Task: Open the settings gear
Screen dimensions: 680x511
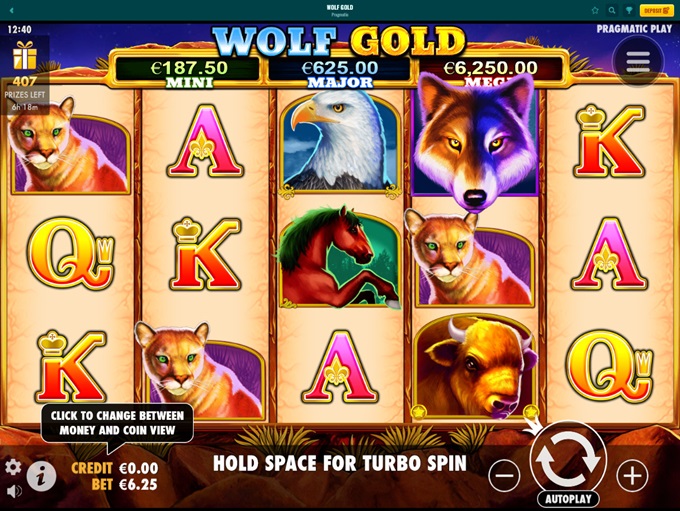Action: [13, 467]
